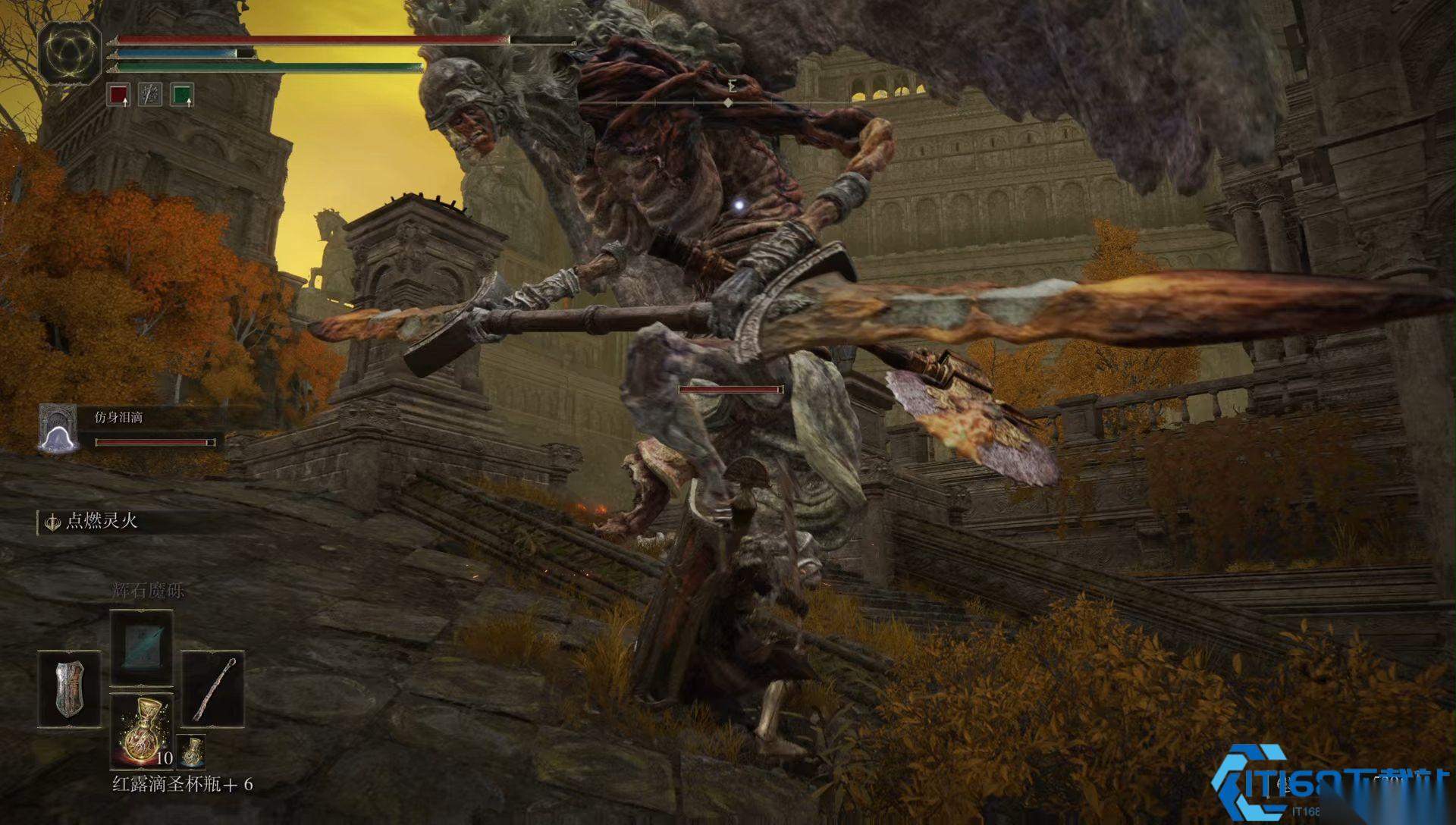Screen dimensions: 1456x825
Task: Select the equipped shield slot
Action: point(69,688)
